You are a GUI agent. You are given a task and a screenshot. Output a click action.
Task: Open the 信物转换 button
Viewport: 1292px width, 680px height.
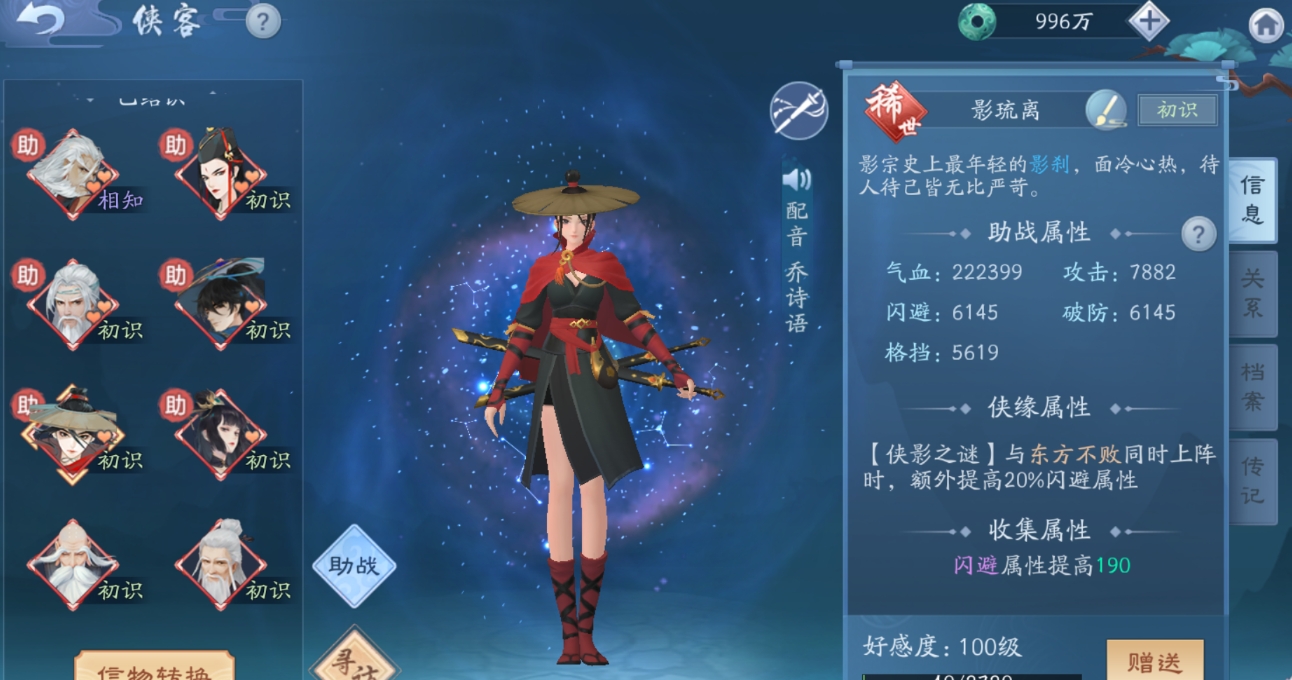(154, 668)
